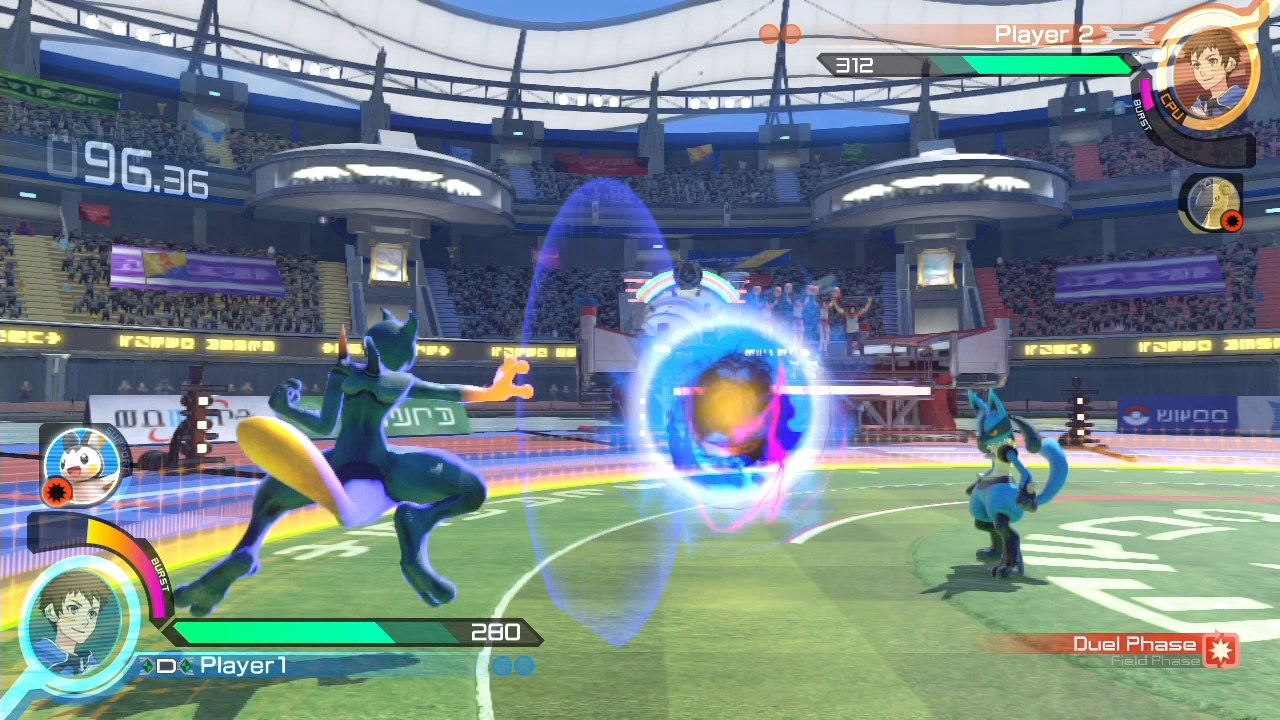Expand the twin orange orbs near Player 2's bar
The image size is (1280, 720).
tap(783, 33)
